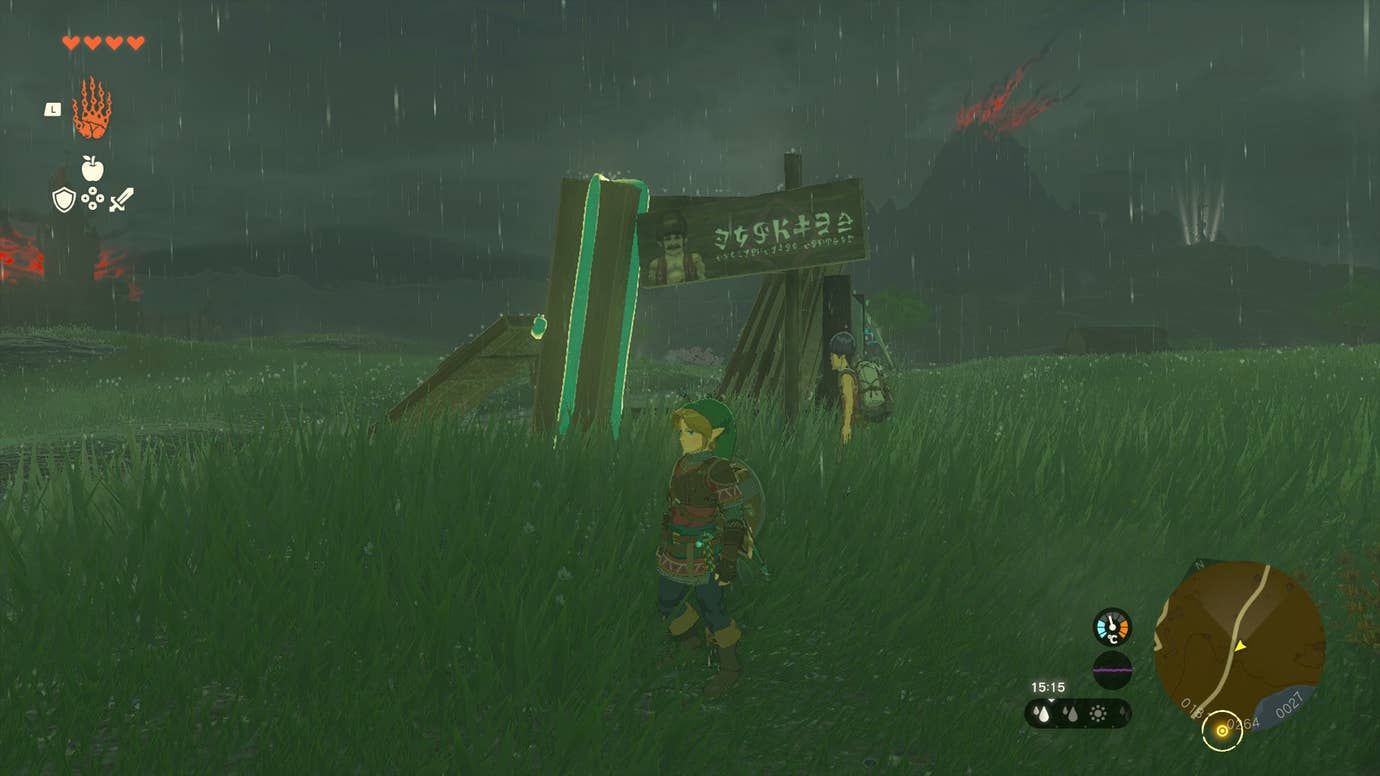The height and width of the screenshot is (776, 1380).
Task: Select the shield icon near the d-pad
Action: (x=64, y=198)
